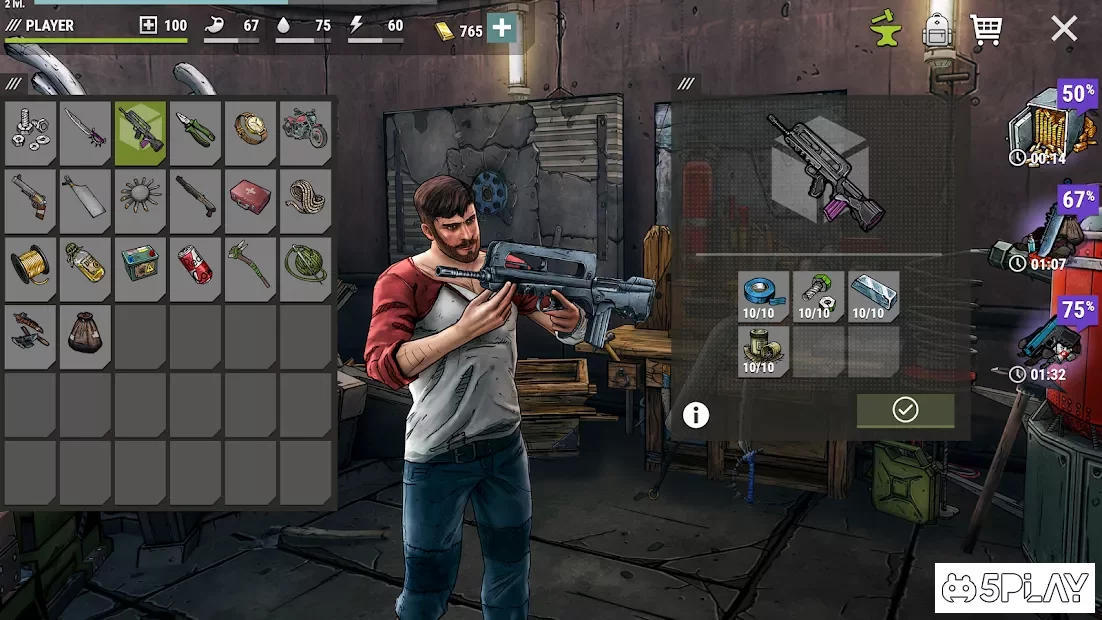Open the 75% discount bundle offer
Viewport: 1102px width, 620px height.
pos(1050,340)
